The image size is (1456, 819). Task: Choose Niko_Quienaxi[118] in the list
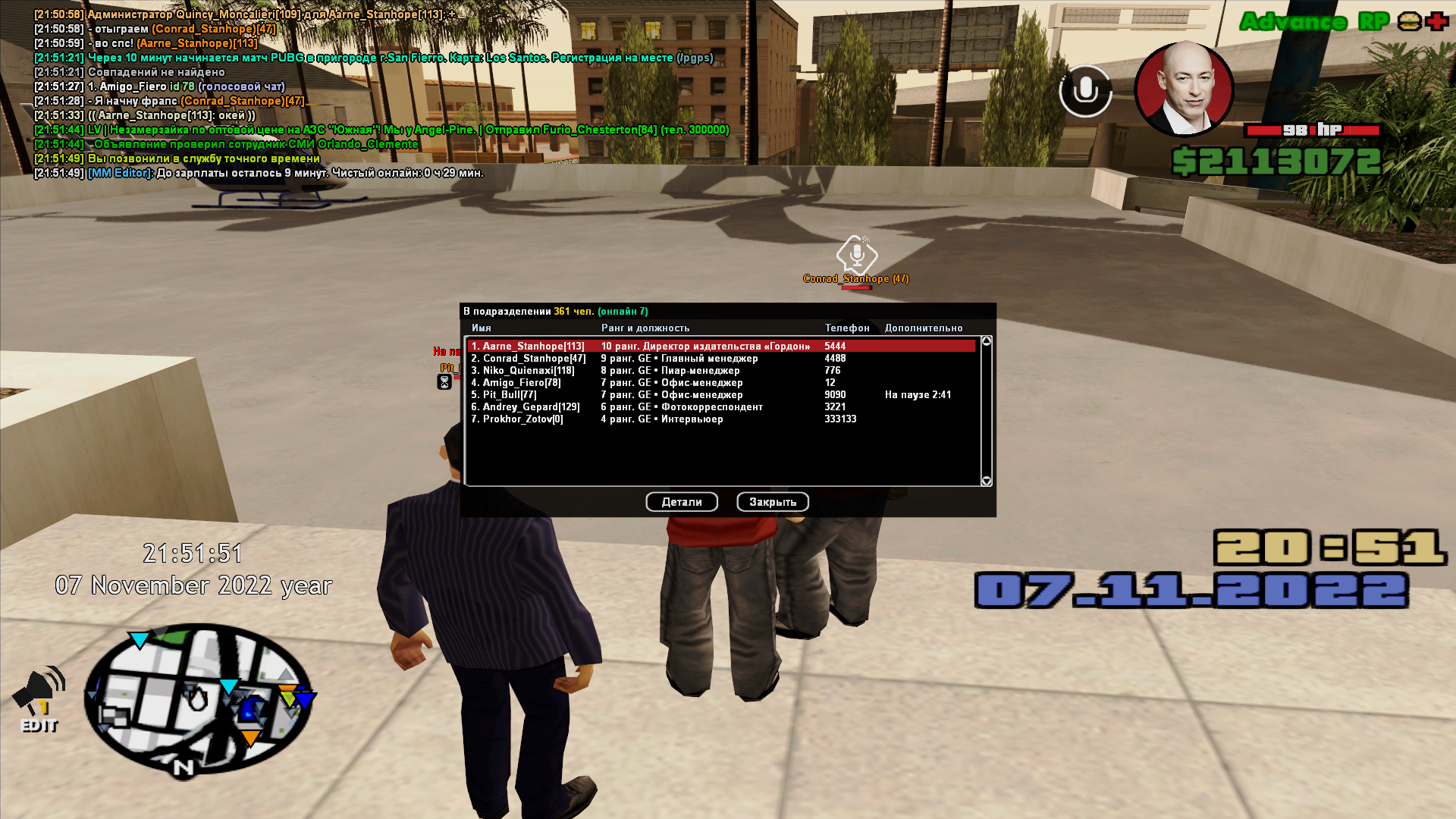tap(720, 371)
